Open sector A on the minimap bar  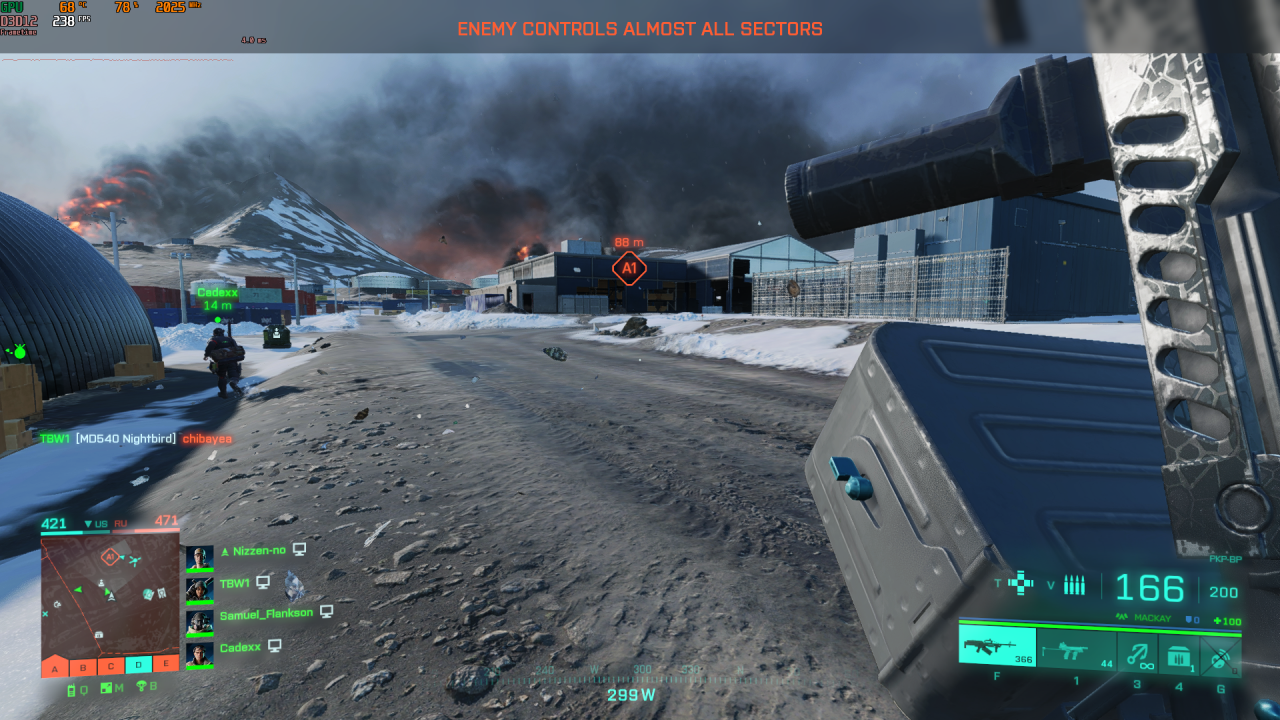click(55, 667)
